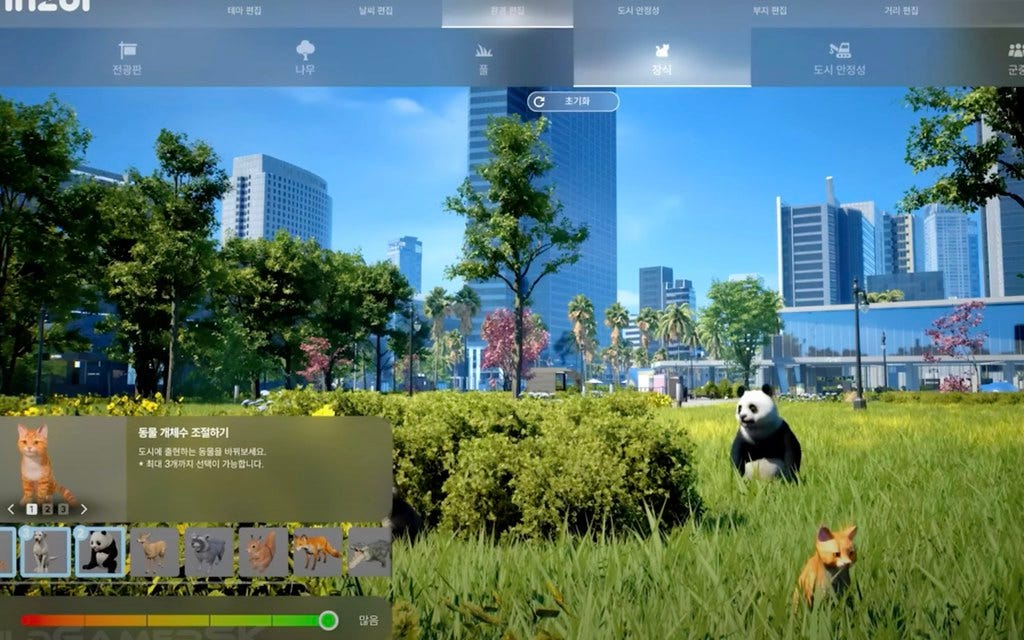This screenshot has height=640, width=1024.
Task: Open the excavator-icon 도시 안정성 category
Action: click(x=839, y=58)
